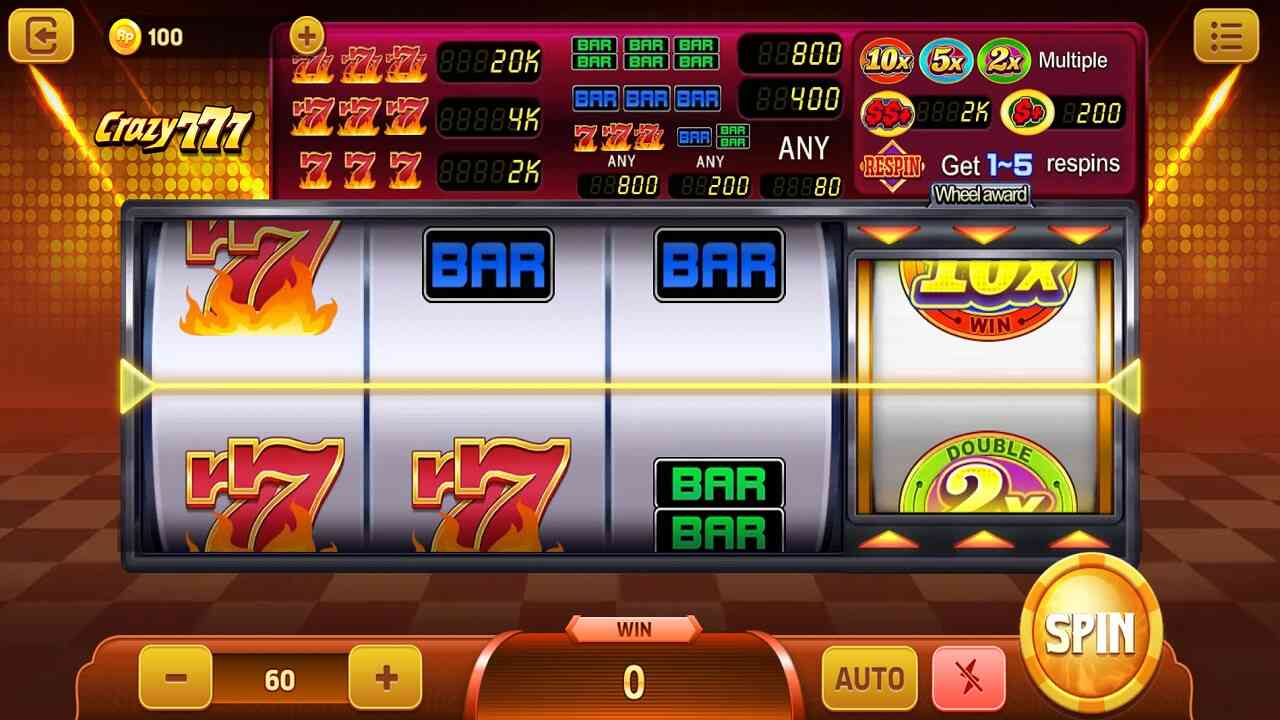1280x720 pixels.
Task: Tap the gold coin balance icon
Action: click(125, 37)
